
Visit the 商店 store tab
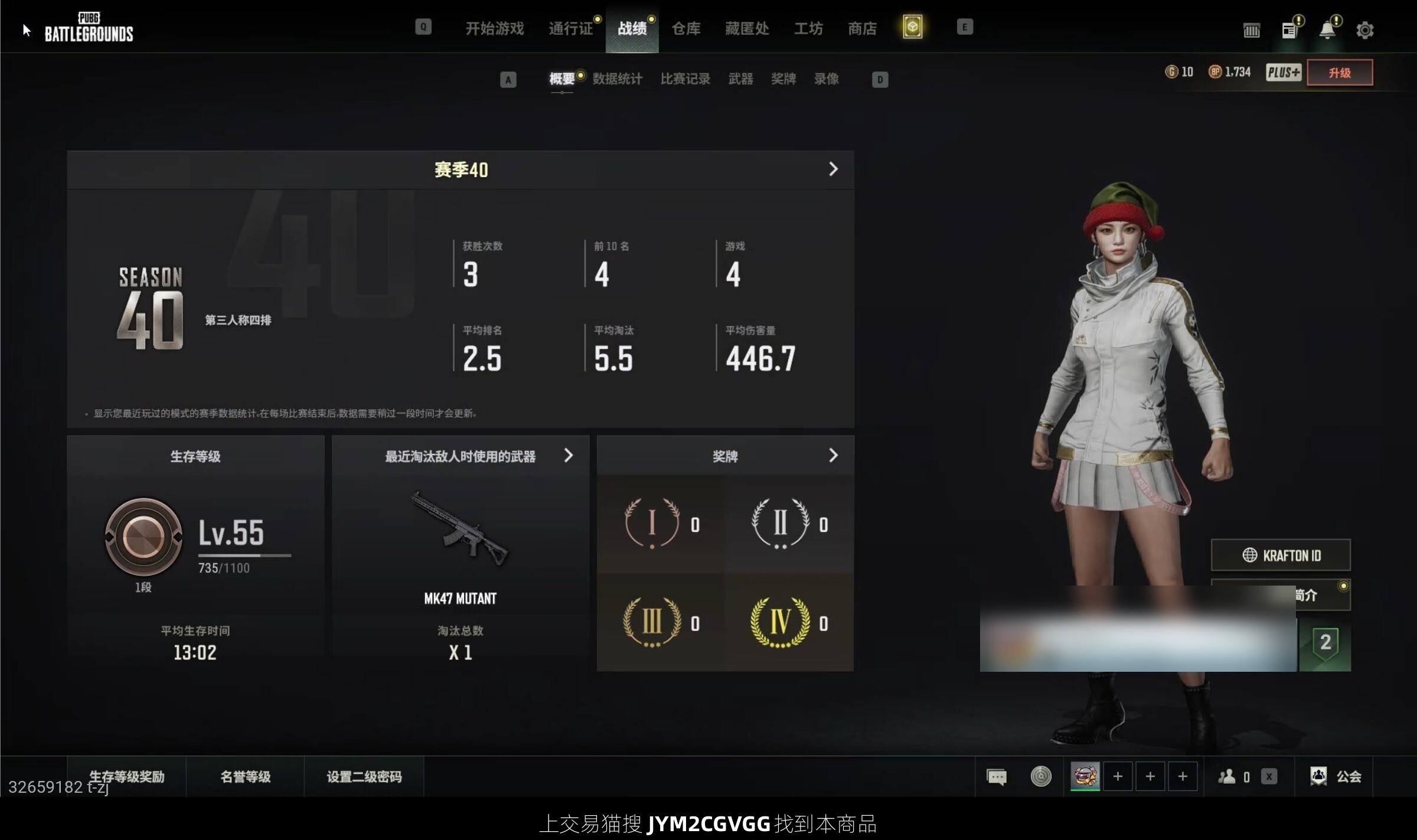862,28
